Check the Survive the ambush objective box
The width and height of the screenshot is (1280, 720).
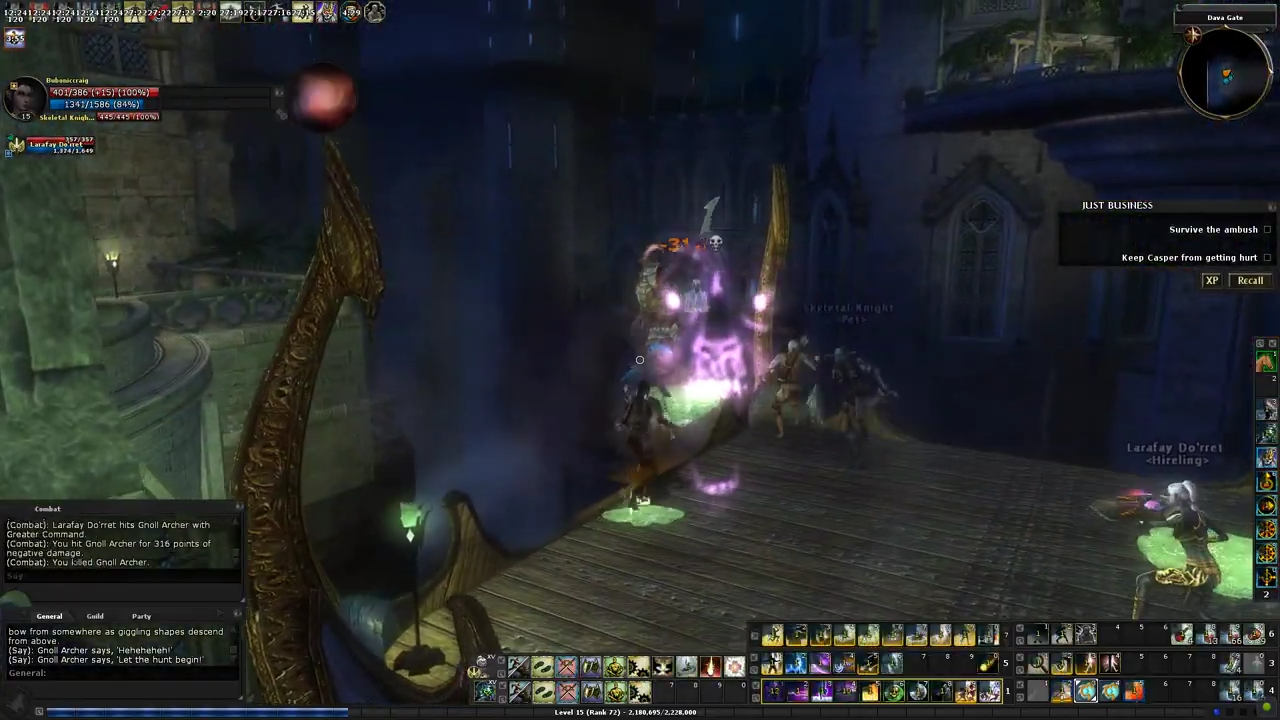coord(1267,229)
